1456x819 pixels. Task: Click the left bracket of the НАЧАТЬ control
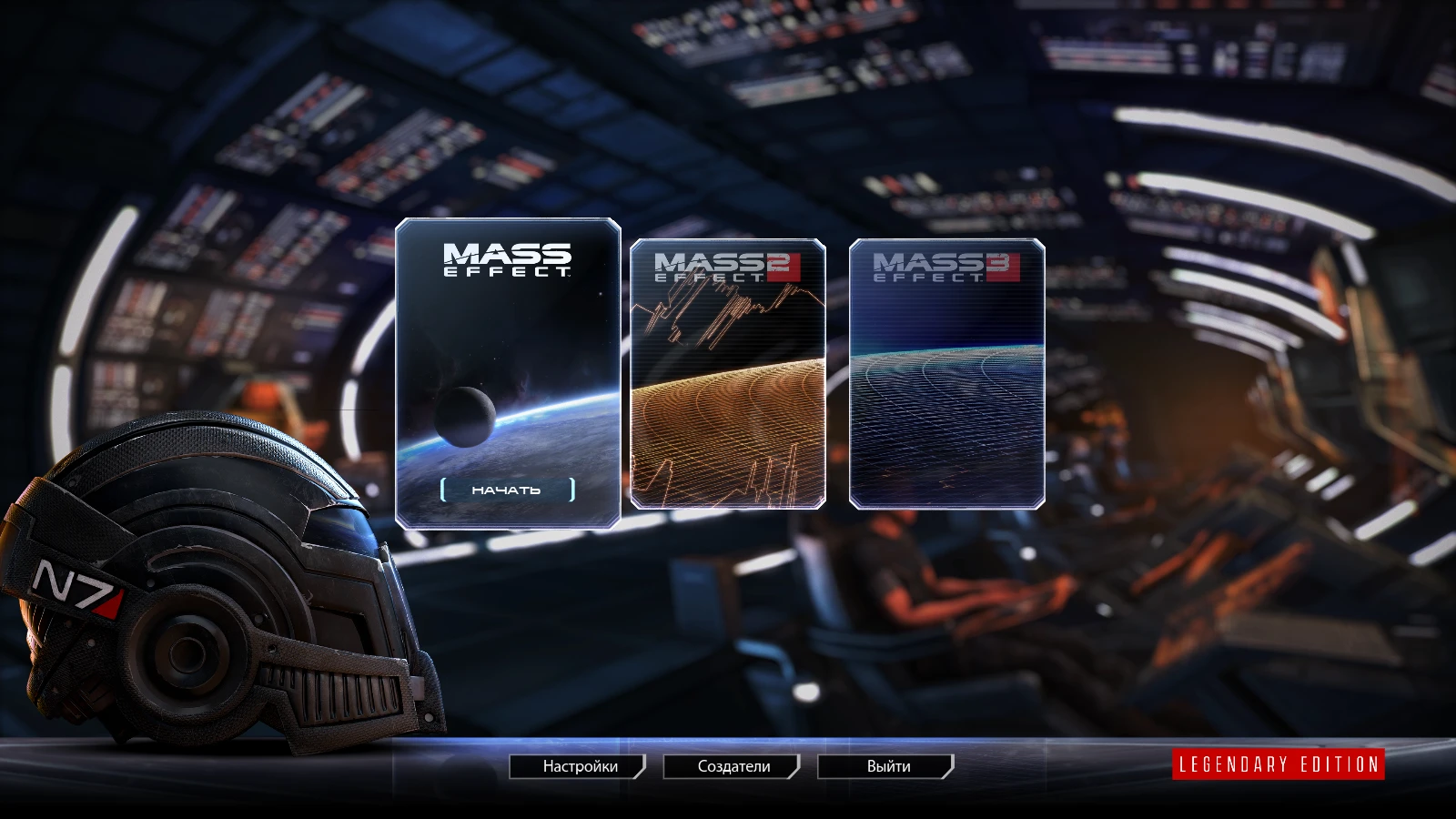click(x=443, y=489)
